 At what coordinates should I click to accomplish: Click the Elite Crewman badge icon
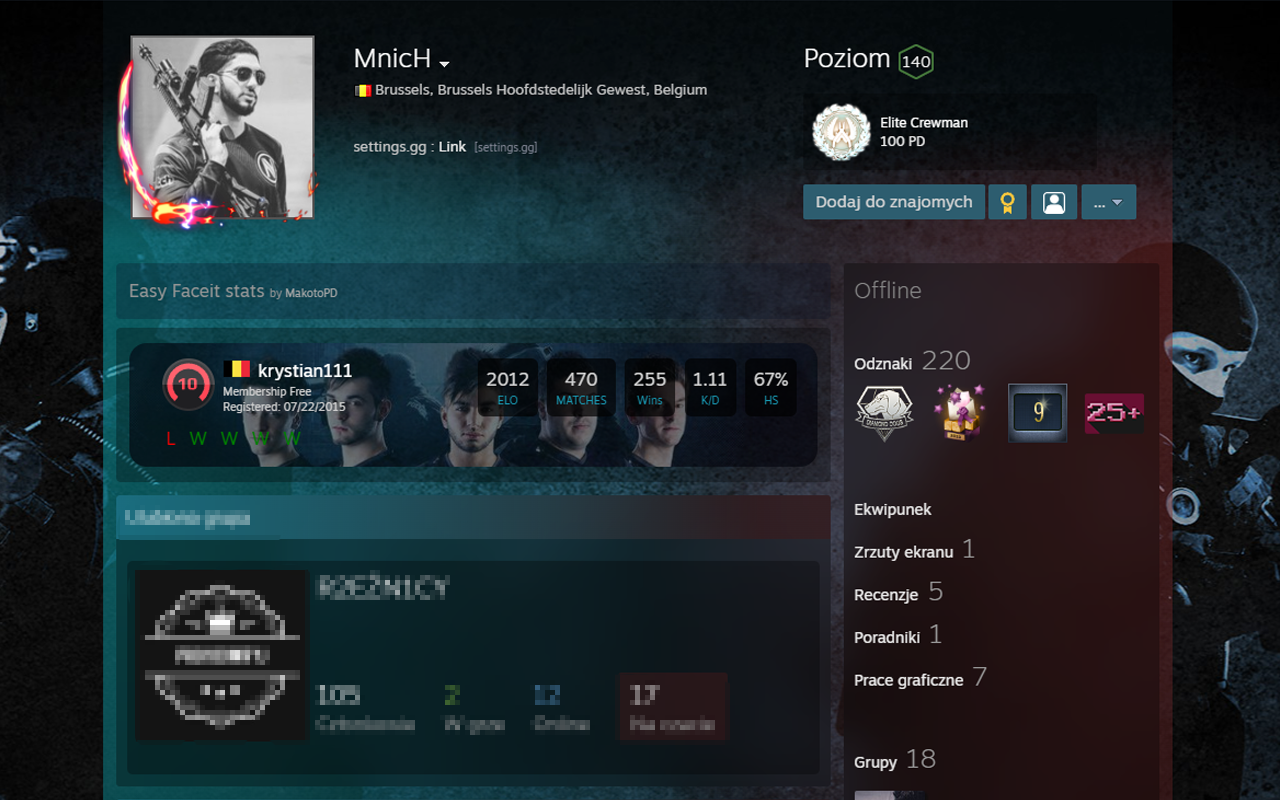click(842, 131)
